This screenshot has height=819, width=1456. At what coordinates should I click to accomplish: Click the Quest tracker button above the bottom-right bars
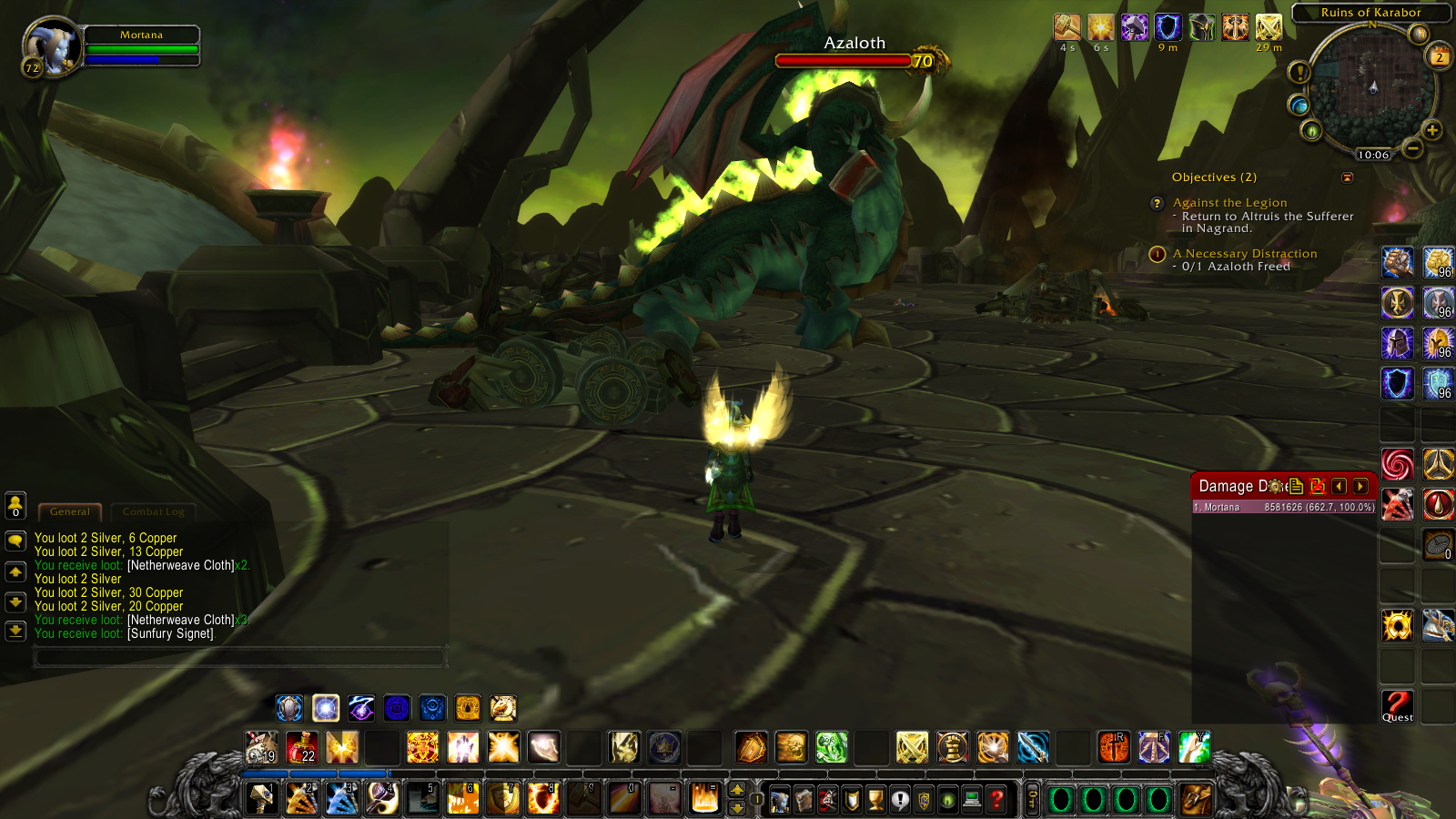pyautogui.click(x=1397, y=708)
